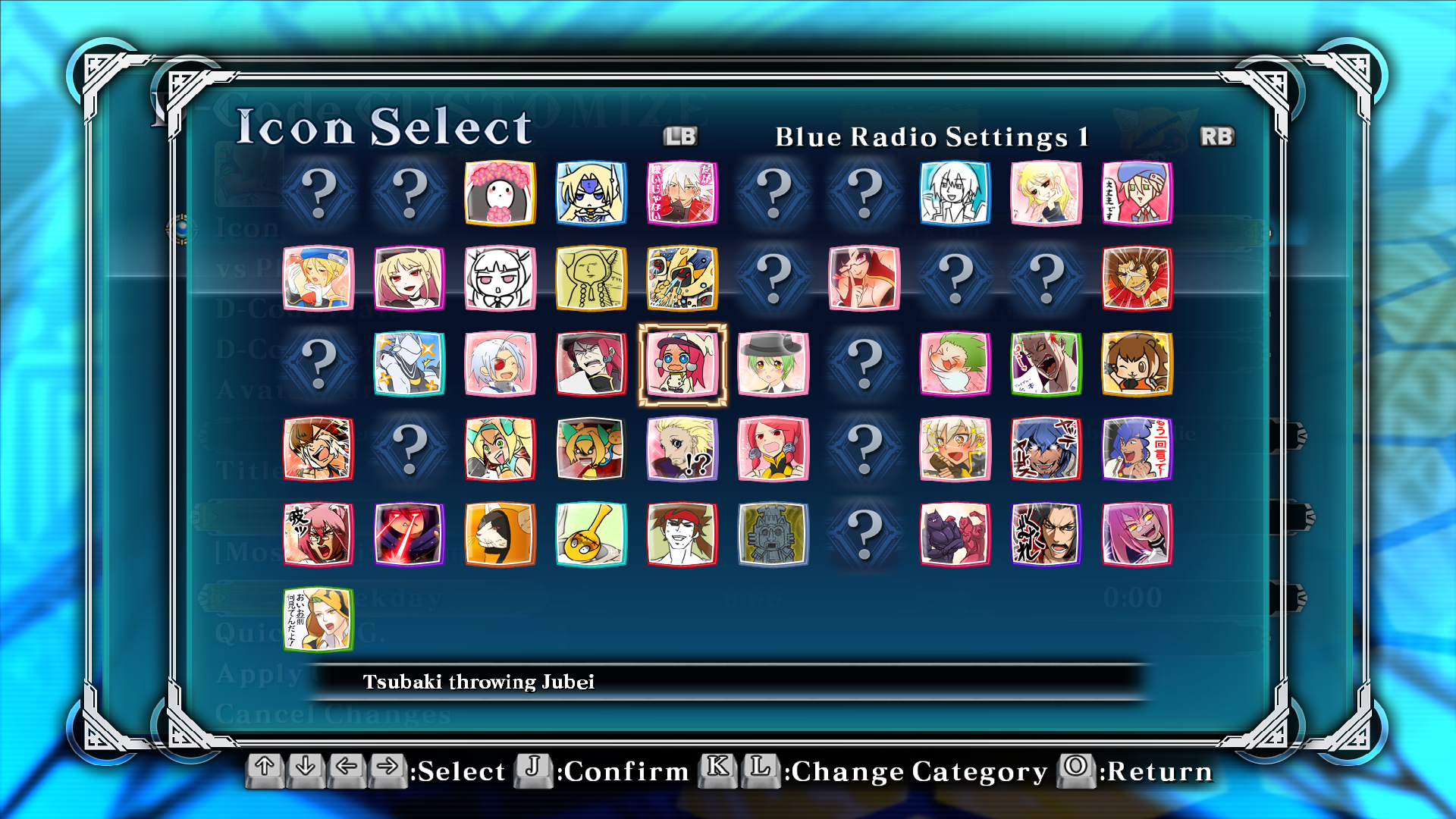Pick the blue beret girl with glasses icon
The image size is (1456, 819).
(x=1137, y=193)
